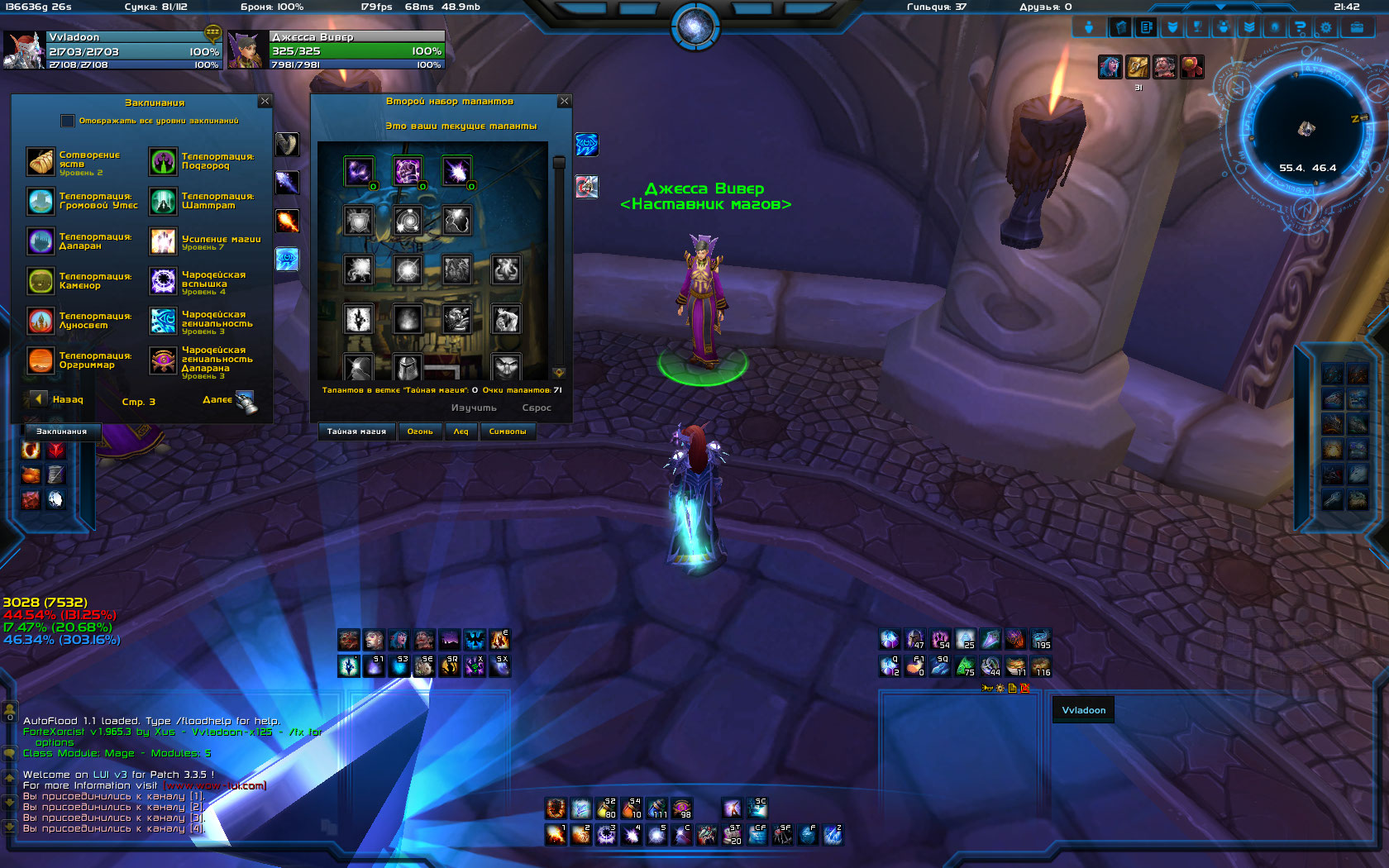This screenshot has width=1389, height=868.
Task: Switch to the Символы glyphs tab
Action: pos(508,432)
